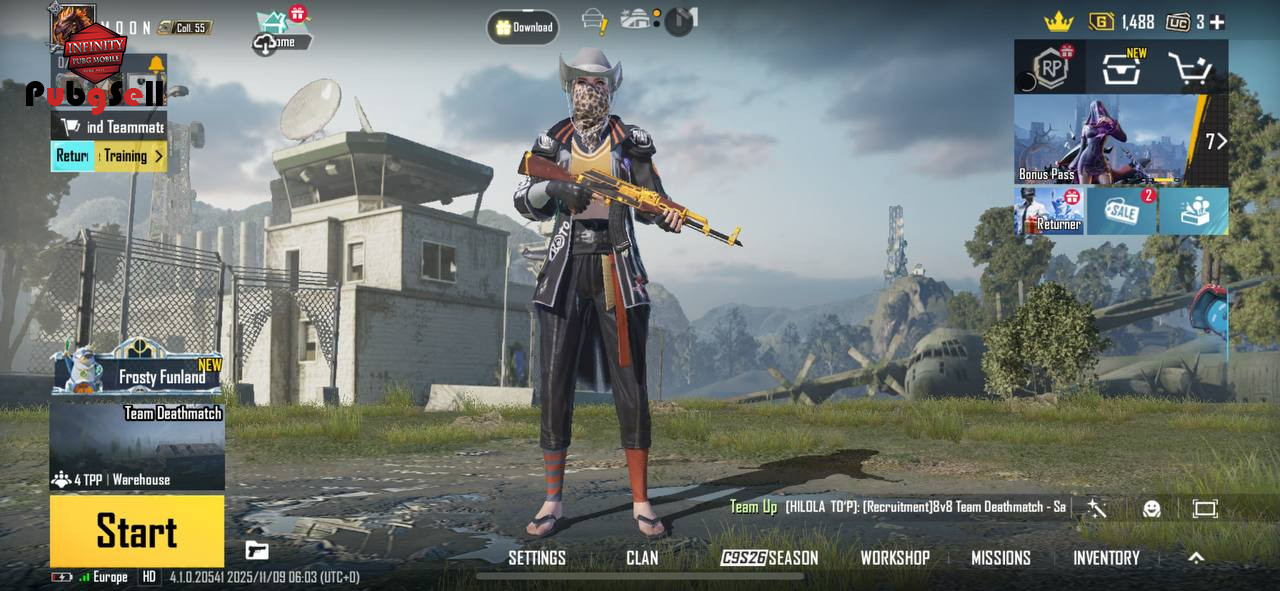Open the SALE tag offers tile

(1121, 211)
